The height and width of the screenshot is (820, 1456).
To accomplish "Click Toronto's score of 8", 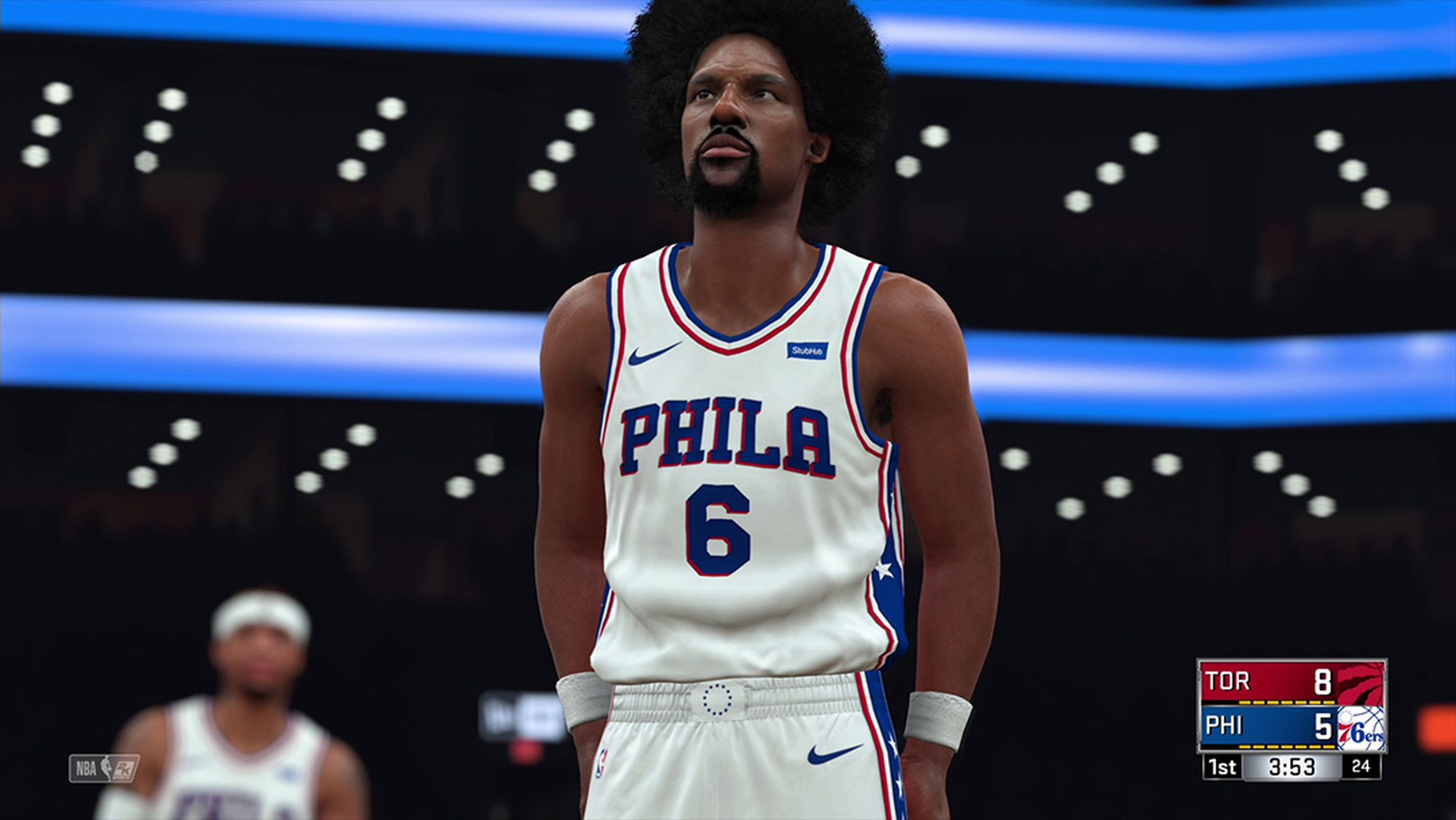I will coord(1323,681).
